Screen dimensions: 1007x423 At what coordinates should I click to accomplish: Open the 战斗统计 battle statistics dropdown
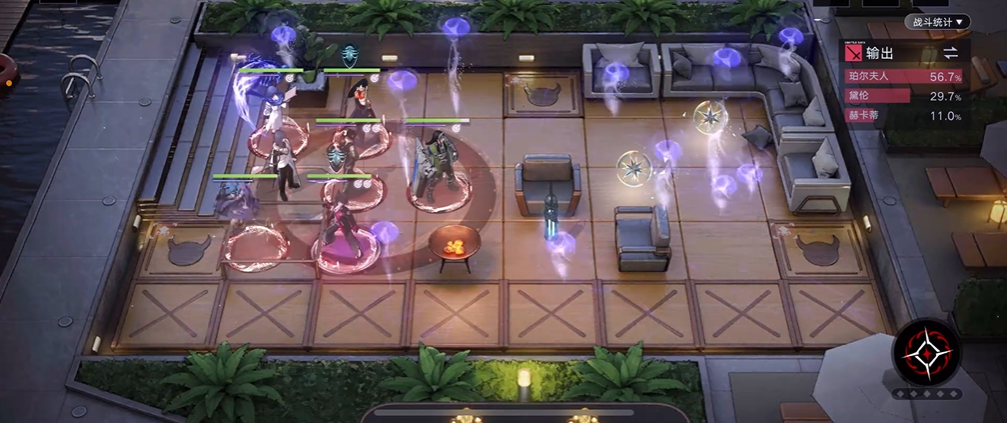tap(938, 21)
